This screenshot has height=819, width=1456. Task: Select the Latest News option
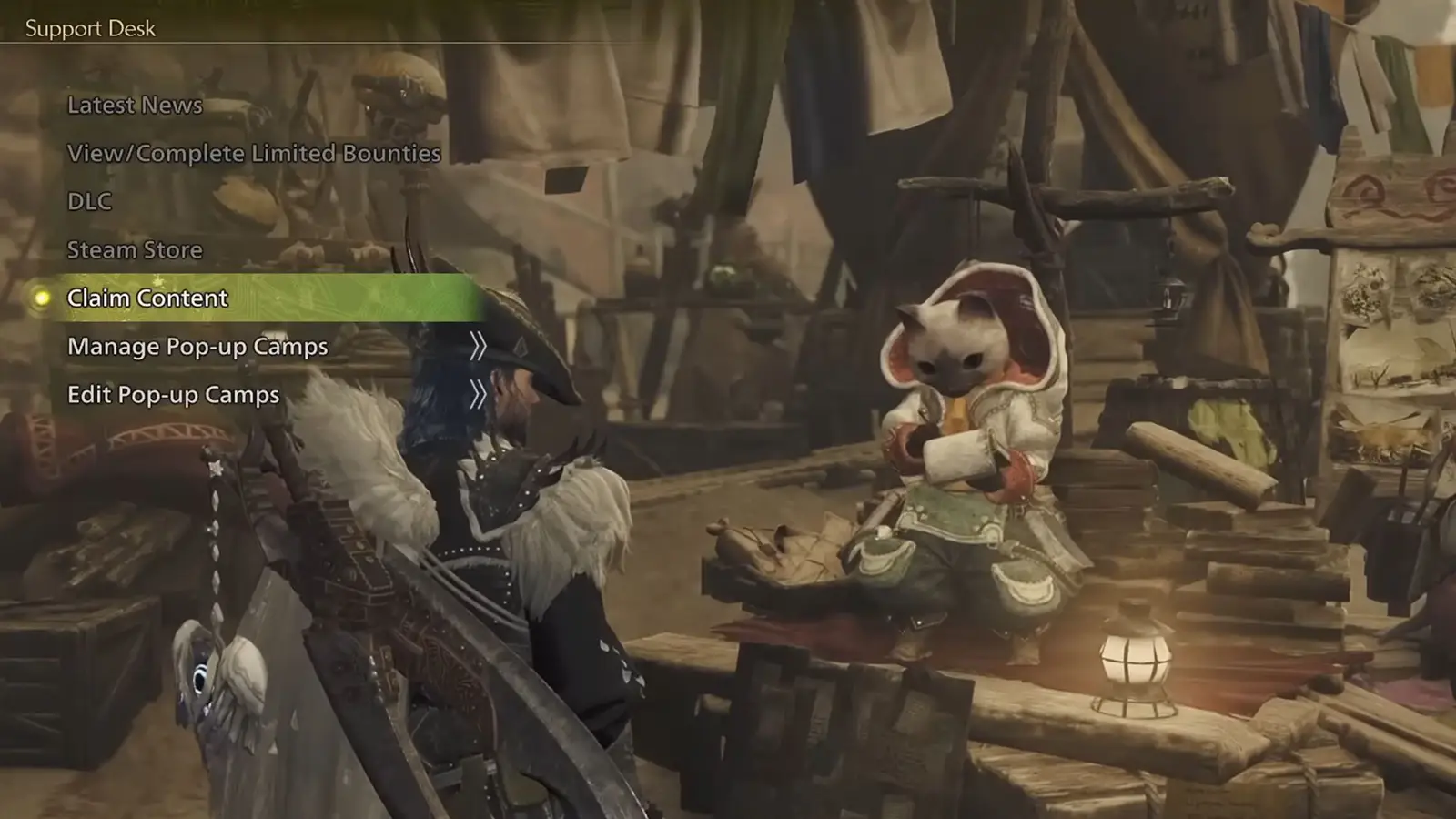(134, 106)
